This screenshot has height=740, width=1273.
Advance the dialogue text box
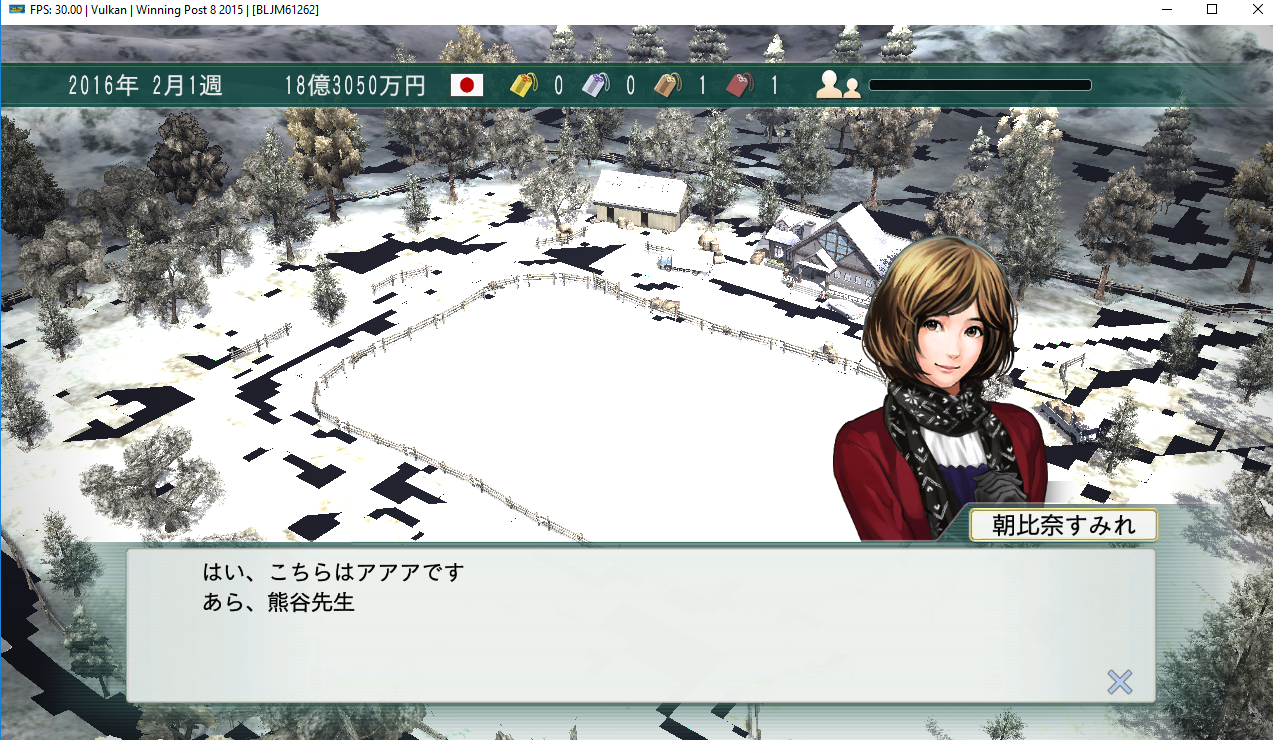(x=640, y=625)
